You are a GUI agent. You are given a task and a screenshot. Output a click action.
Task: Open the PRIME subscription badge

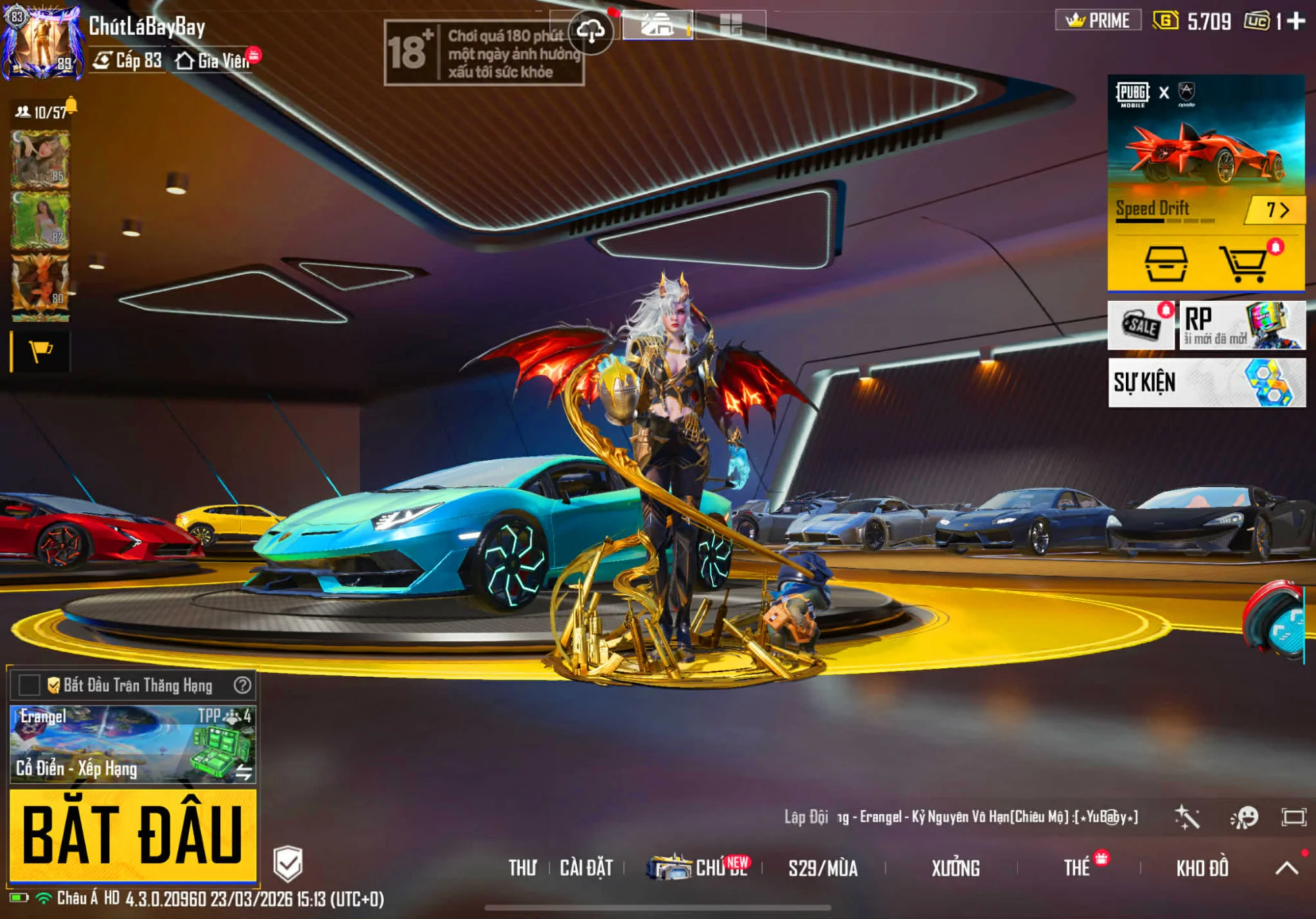click(1098, 20)
